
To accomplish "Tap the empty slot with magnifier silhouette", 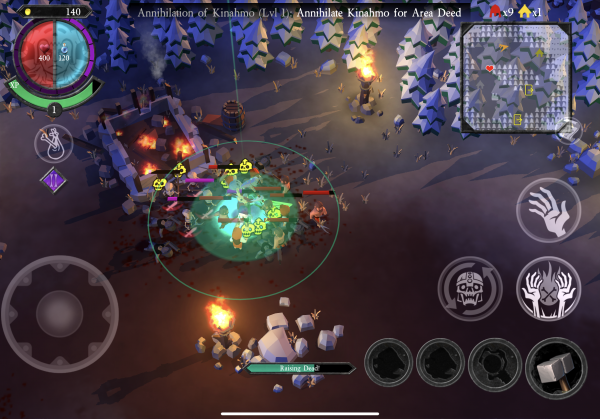I will point(493,362).
